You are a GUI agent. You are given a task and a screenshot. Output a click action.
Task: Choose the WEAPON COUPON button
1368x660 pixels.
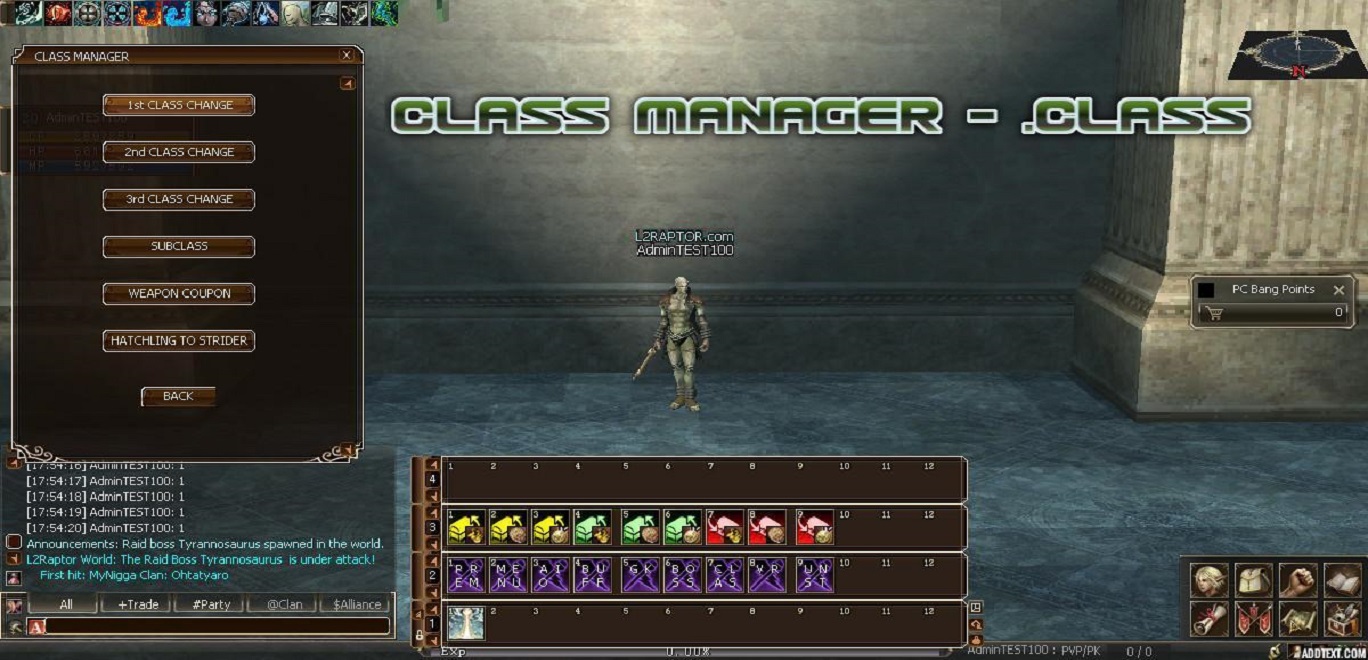[179, 294]
